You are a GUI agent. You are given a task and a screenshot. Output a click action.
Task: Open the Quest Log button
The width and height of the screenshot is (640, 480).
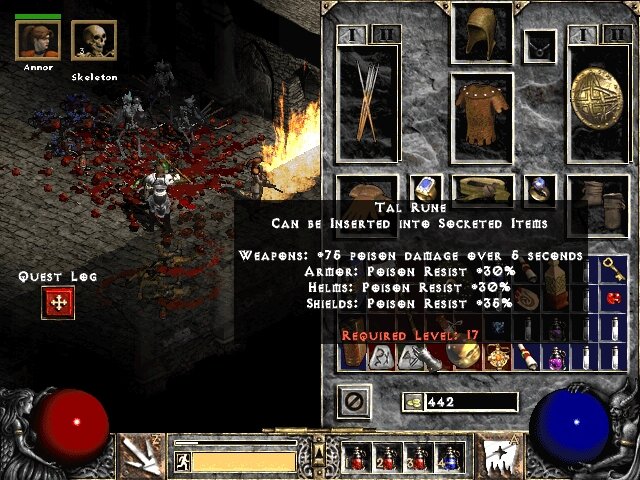tap(58, 302)
